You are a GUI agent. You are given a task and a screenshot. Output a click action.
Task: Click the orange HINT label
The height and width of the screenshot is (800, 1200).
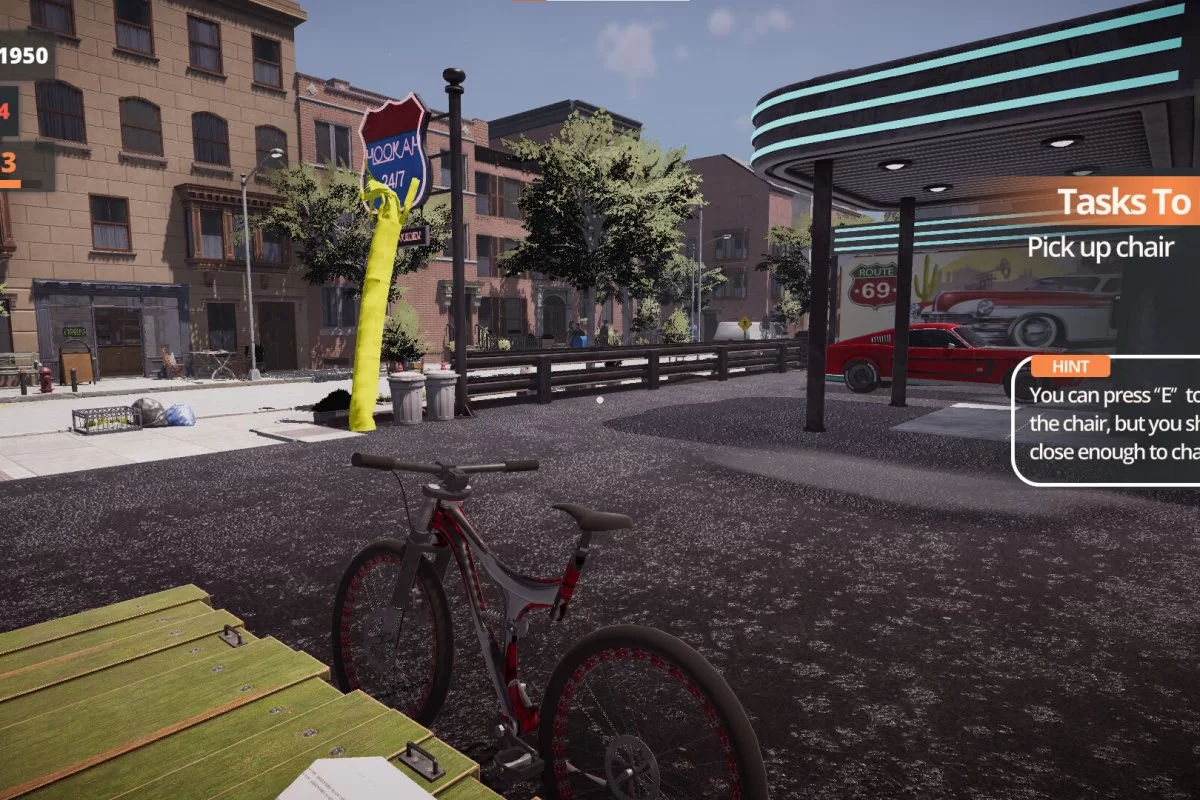pos(1071,367)
